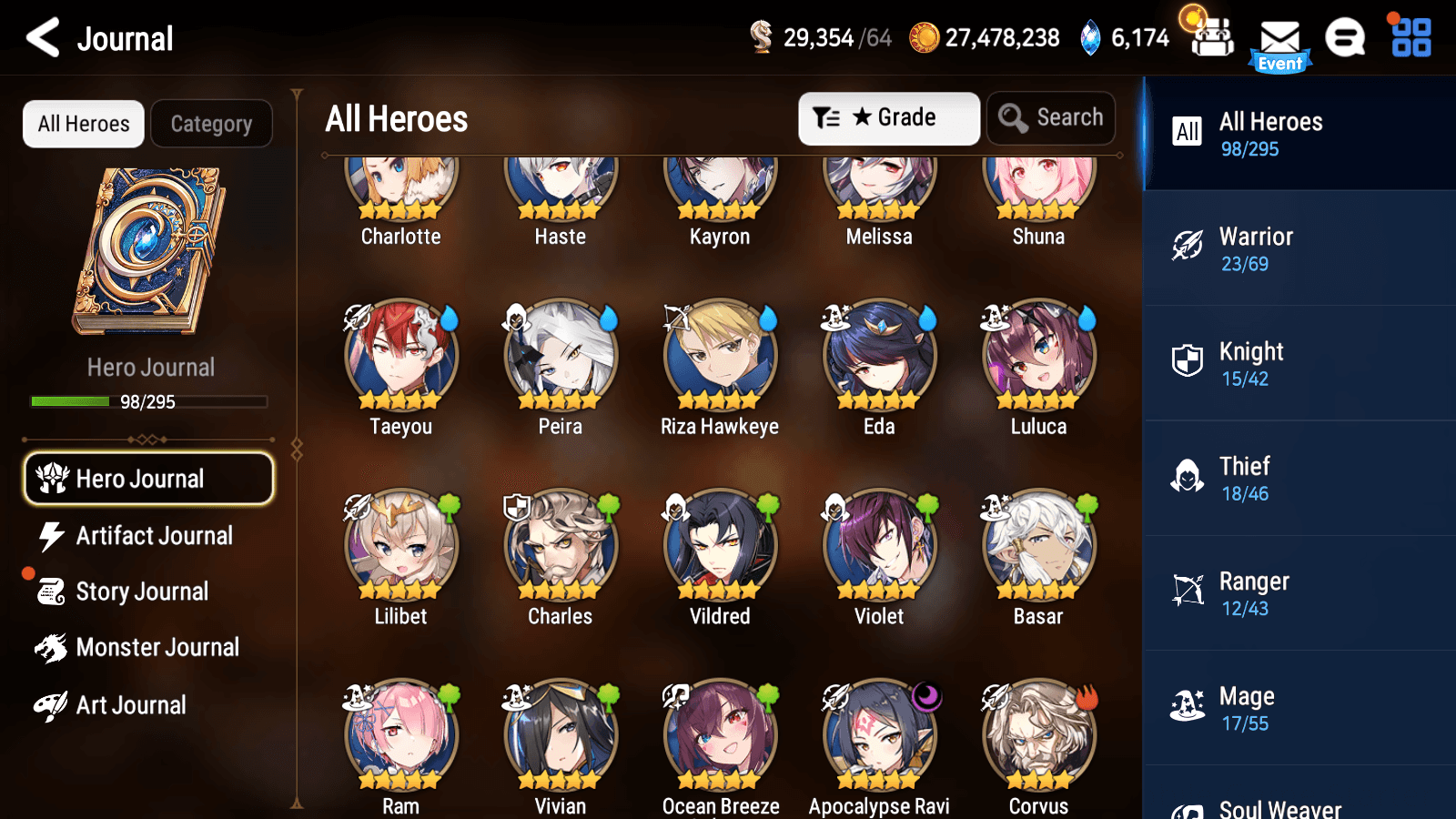
Task: Open the hero Search
Action: [x=1051, y=117]
